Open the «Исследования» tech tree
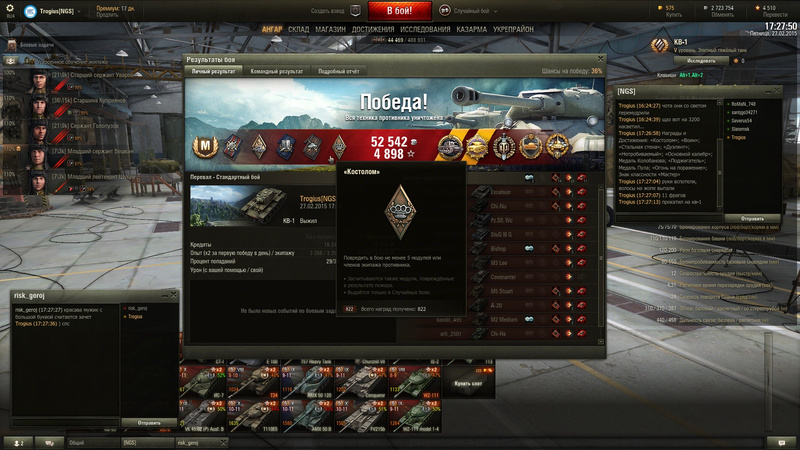Screen dimensions: 800x450 coord(425,30)
